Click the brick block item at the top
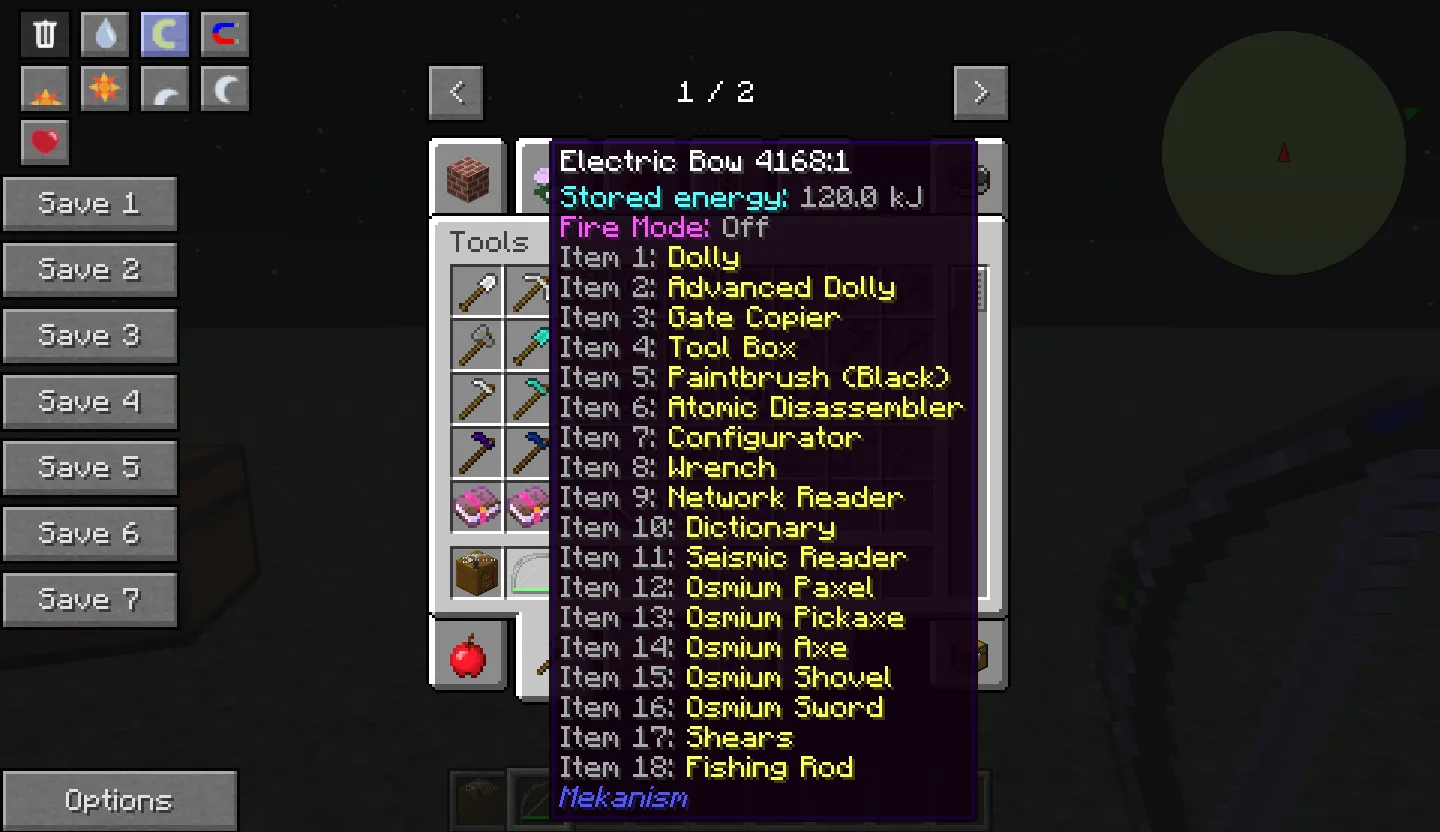This screenshot has height=832, width=1440. [x=468, y=177]
